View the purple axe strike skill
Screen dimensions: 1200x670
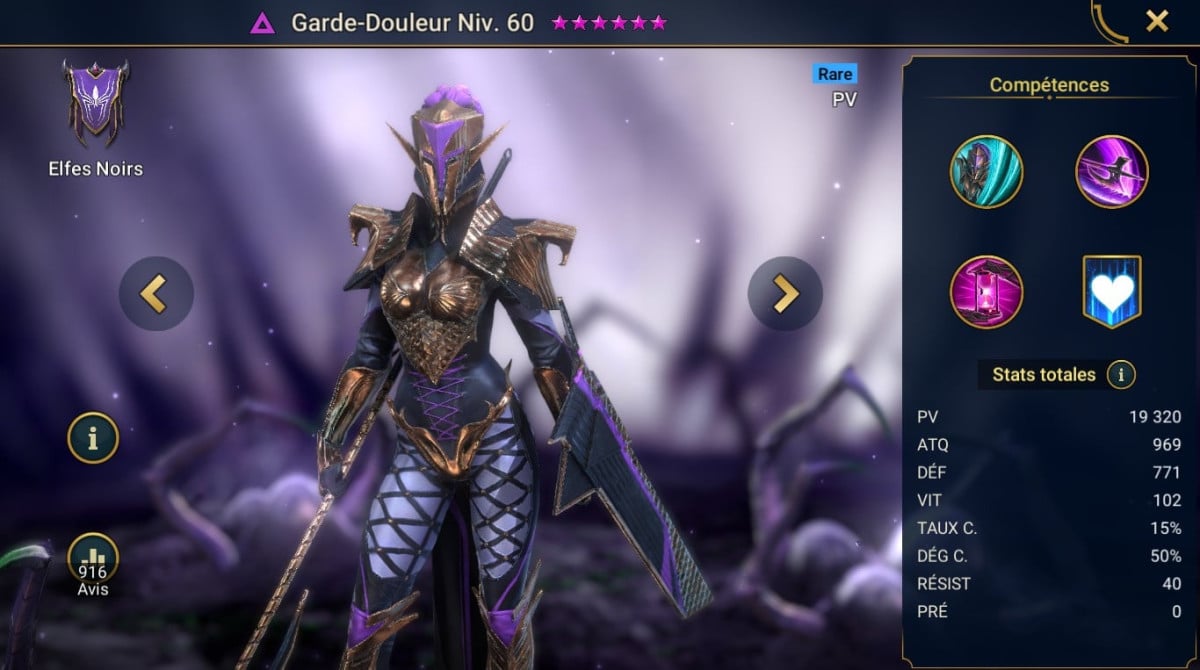point(1111,172)
